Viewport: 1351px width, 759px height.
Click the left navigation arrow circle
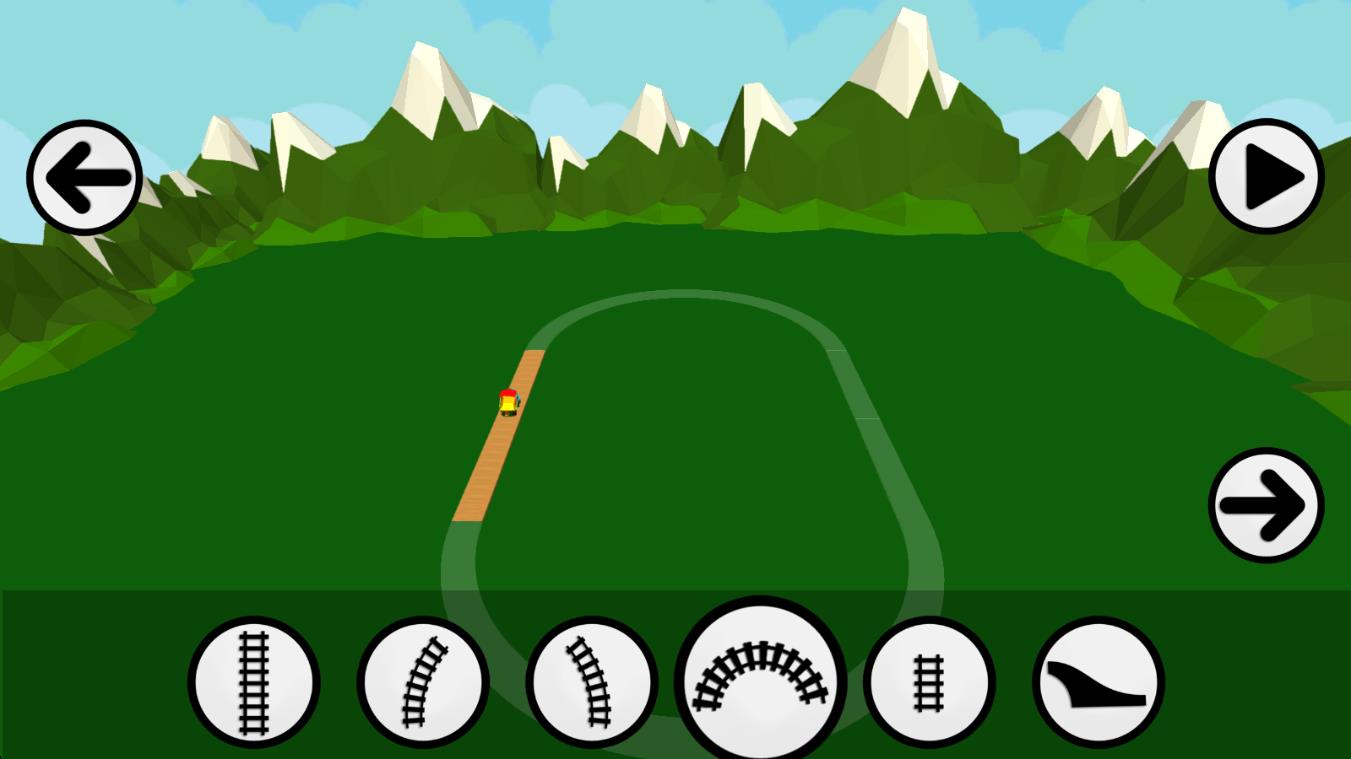click(x=84, y=176)
